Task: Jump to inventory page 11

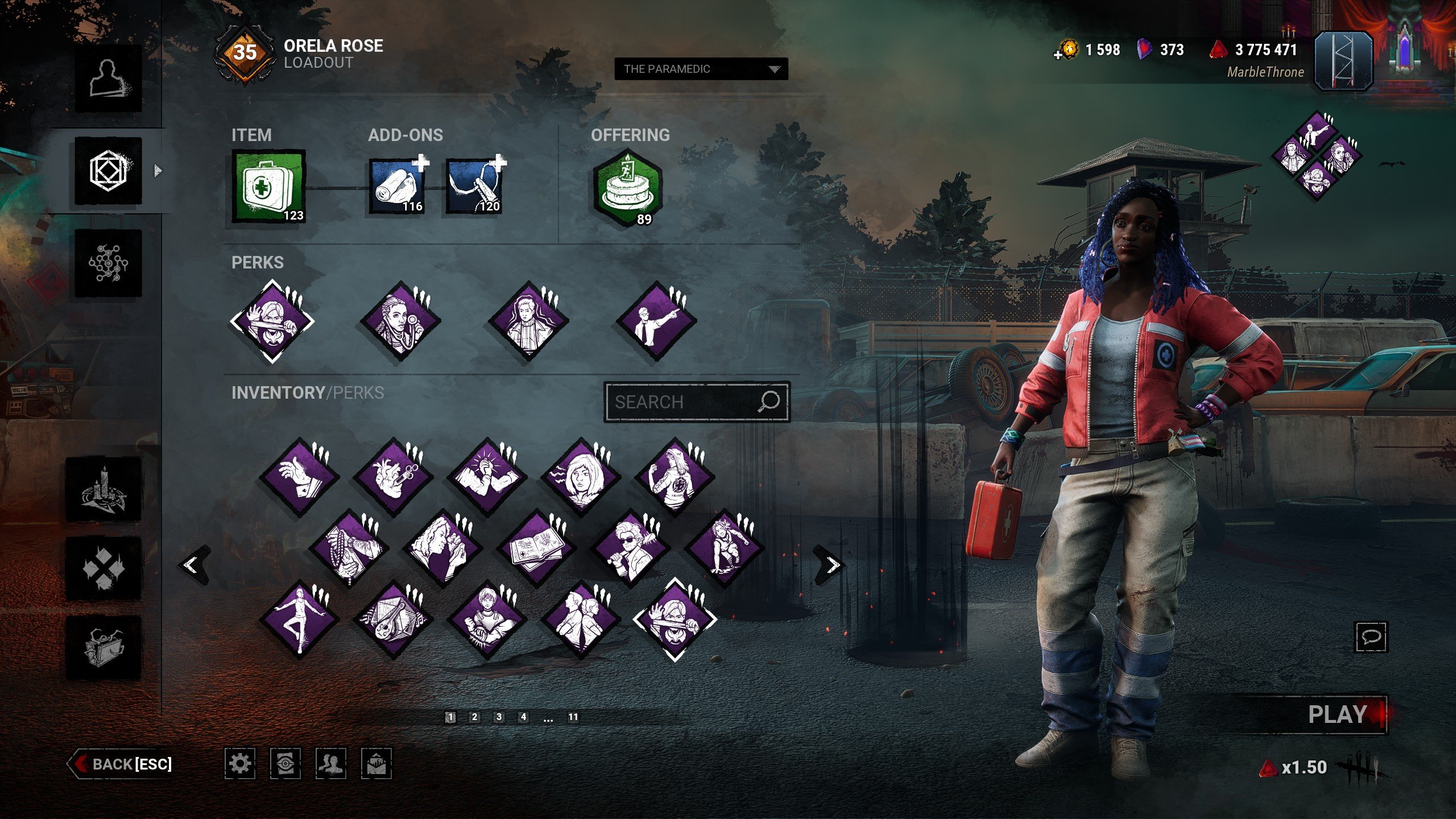Action: pyautogui.click(x=573, y=717)
